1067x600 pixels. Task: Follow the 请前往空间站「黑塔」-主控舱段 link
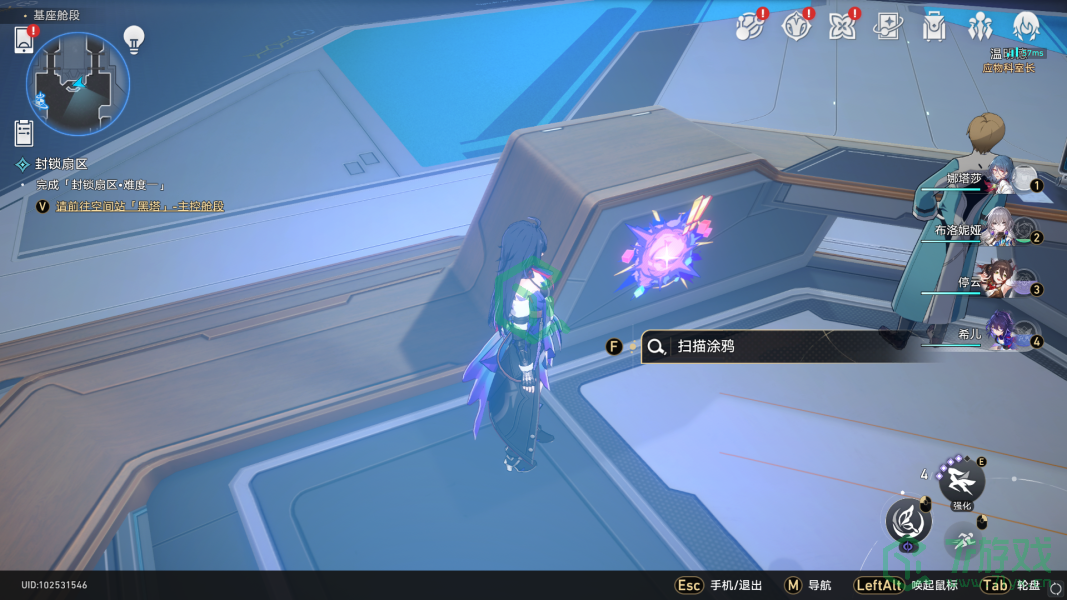click(140, 206)
